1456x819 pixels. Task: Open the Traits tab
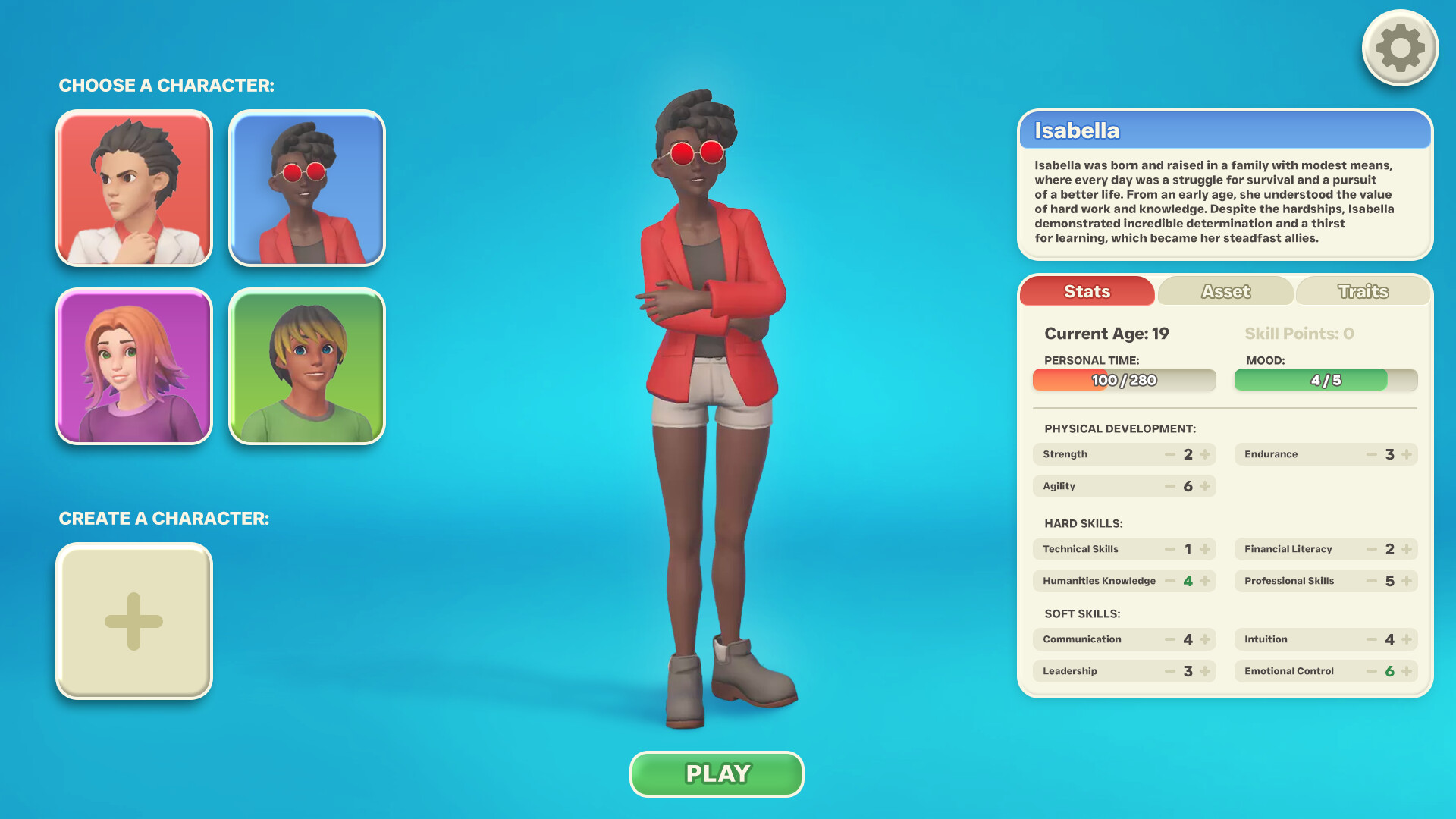click(1363, 291)
